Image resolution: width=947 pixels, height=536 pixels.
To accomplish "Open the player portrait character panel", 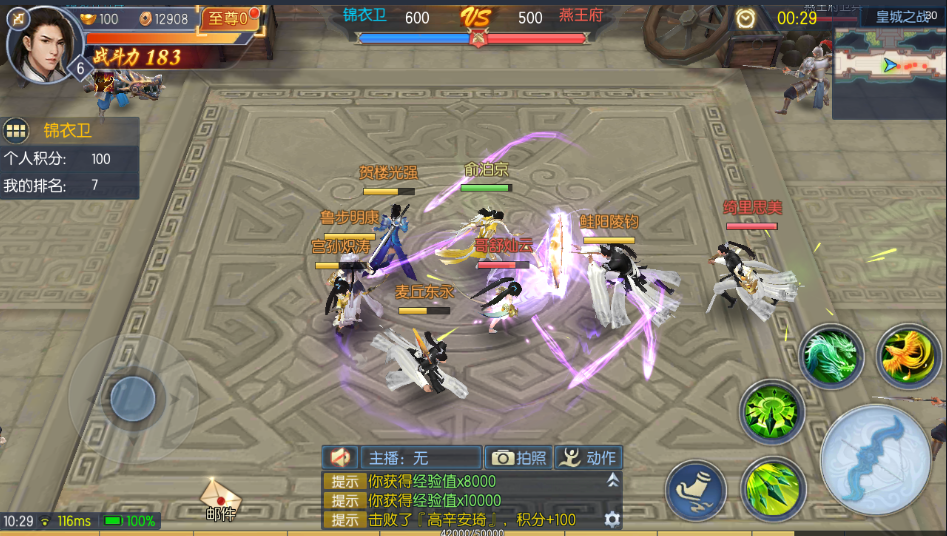I will tap(45, 42).
